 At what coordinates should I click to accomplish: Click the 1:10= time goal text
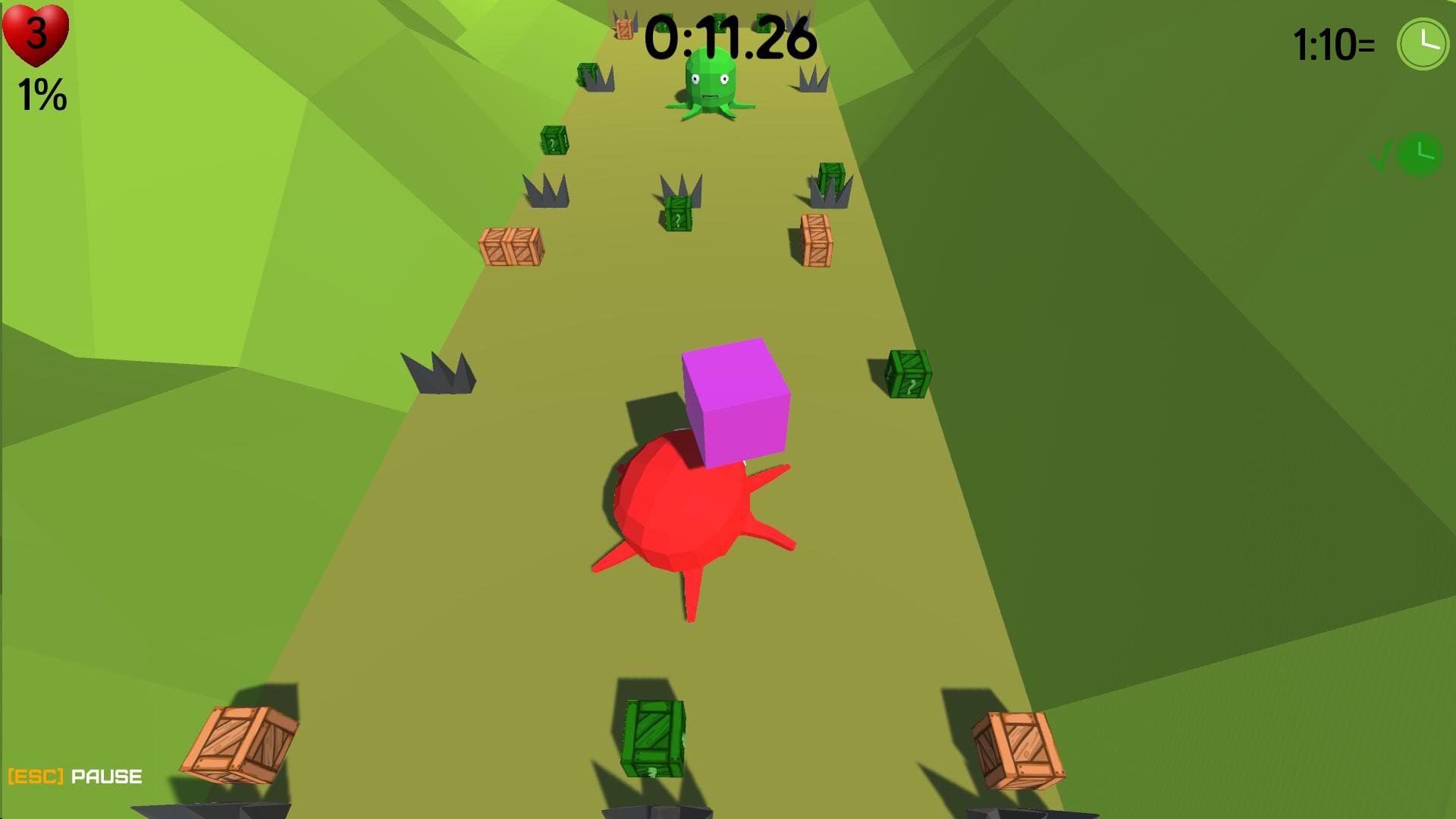tap(1335, 44)
